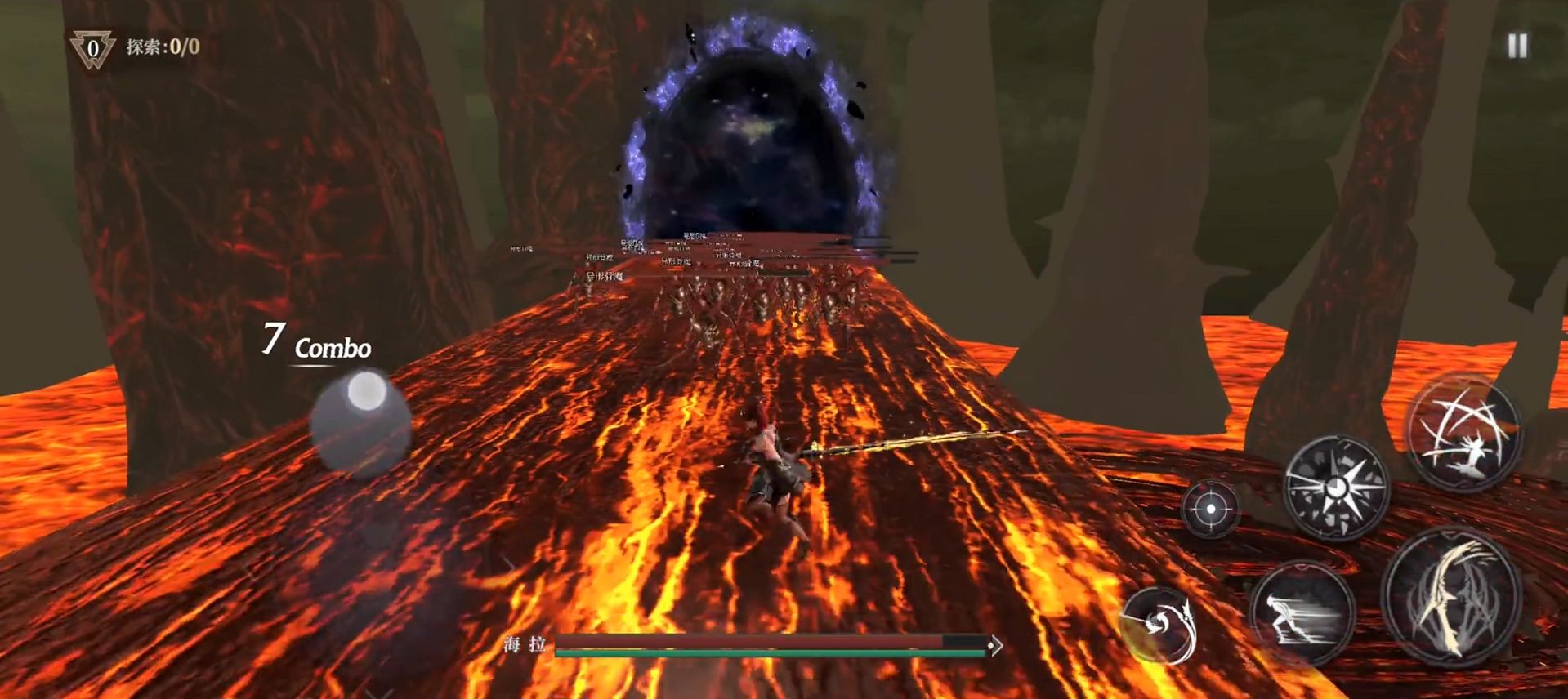Image resolution: width=1568 pixels, height=699 pixels.
Task: Use the starburst shatter skill
Action: pos(1336,488)
